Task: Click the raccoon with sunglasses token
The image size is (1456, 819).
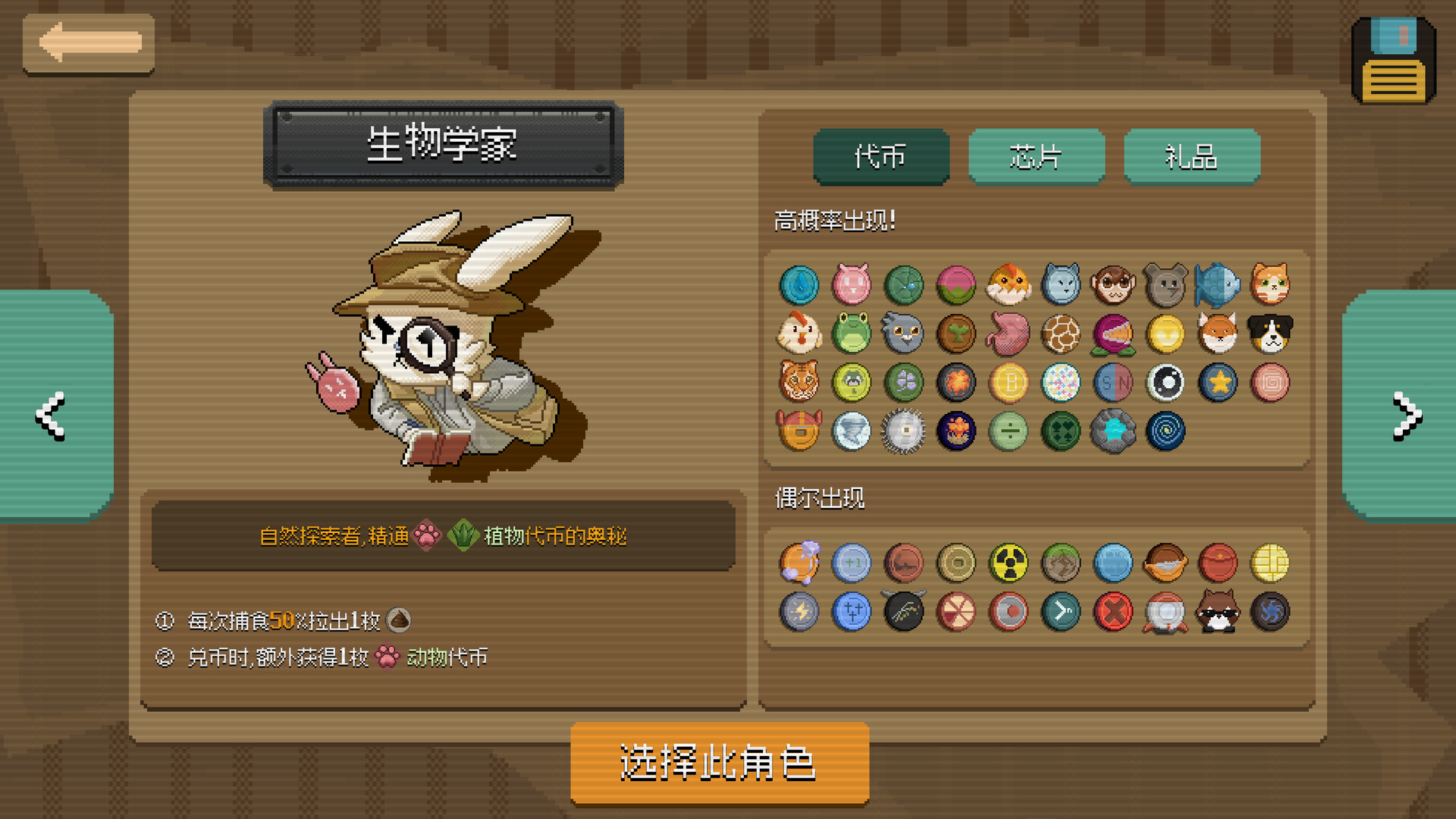Action: 1218,612
